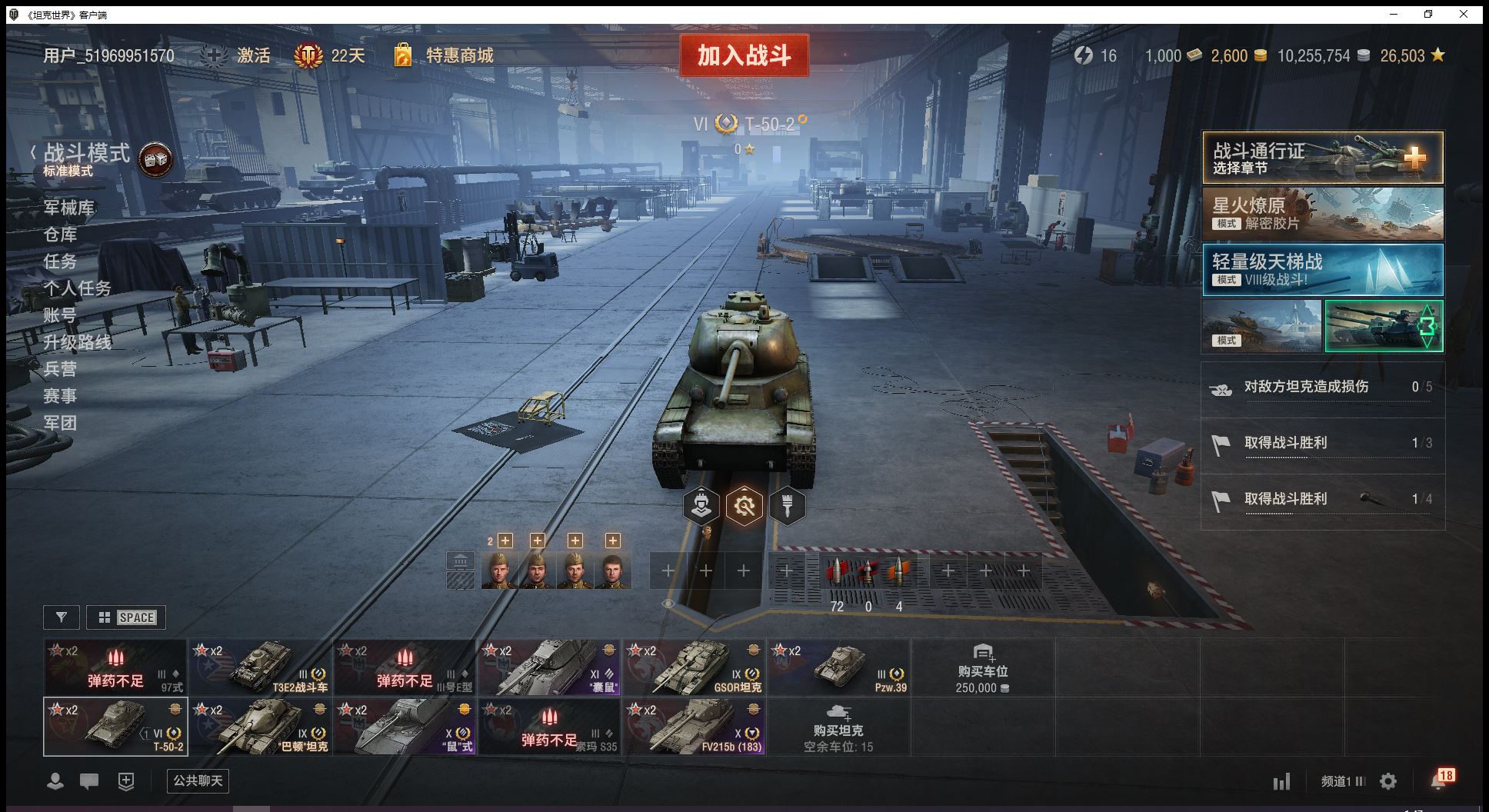Open the tank carousel filter
The image size is (1489, 812).
pos(62,617)
